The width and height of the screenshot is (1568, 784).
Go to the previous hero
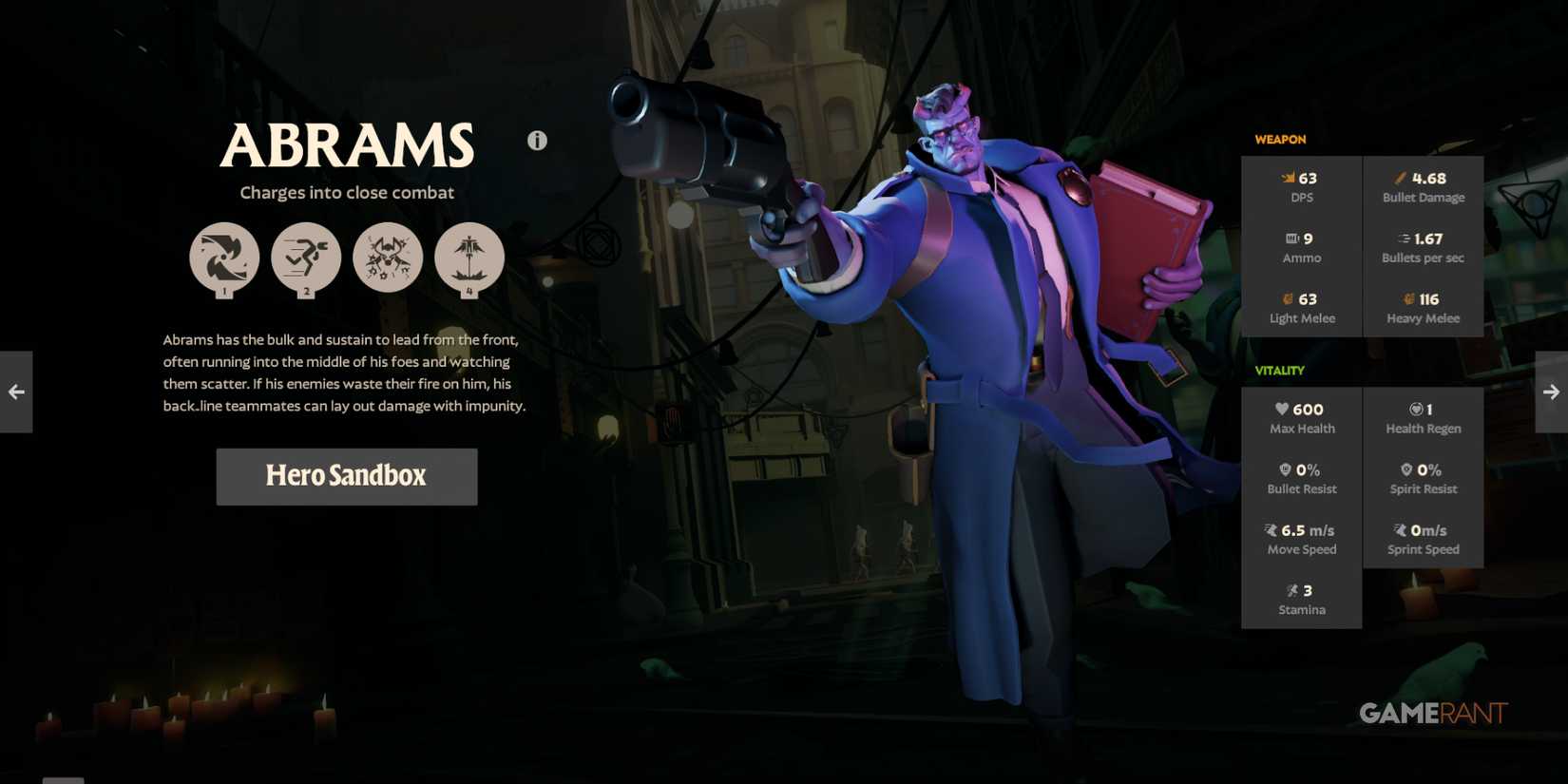click(x=15, y=392)
